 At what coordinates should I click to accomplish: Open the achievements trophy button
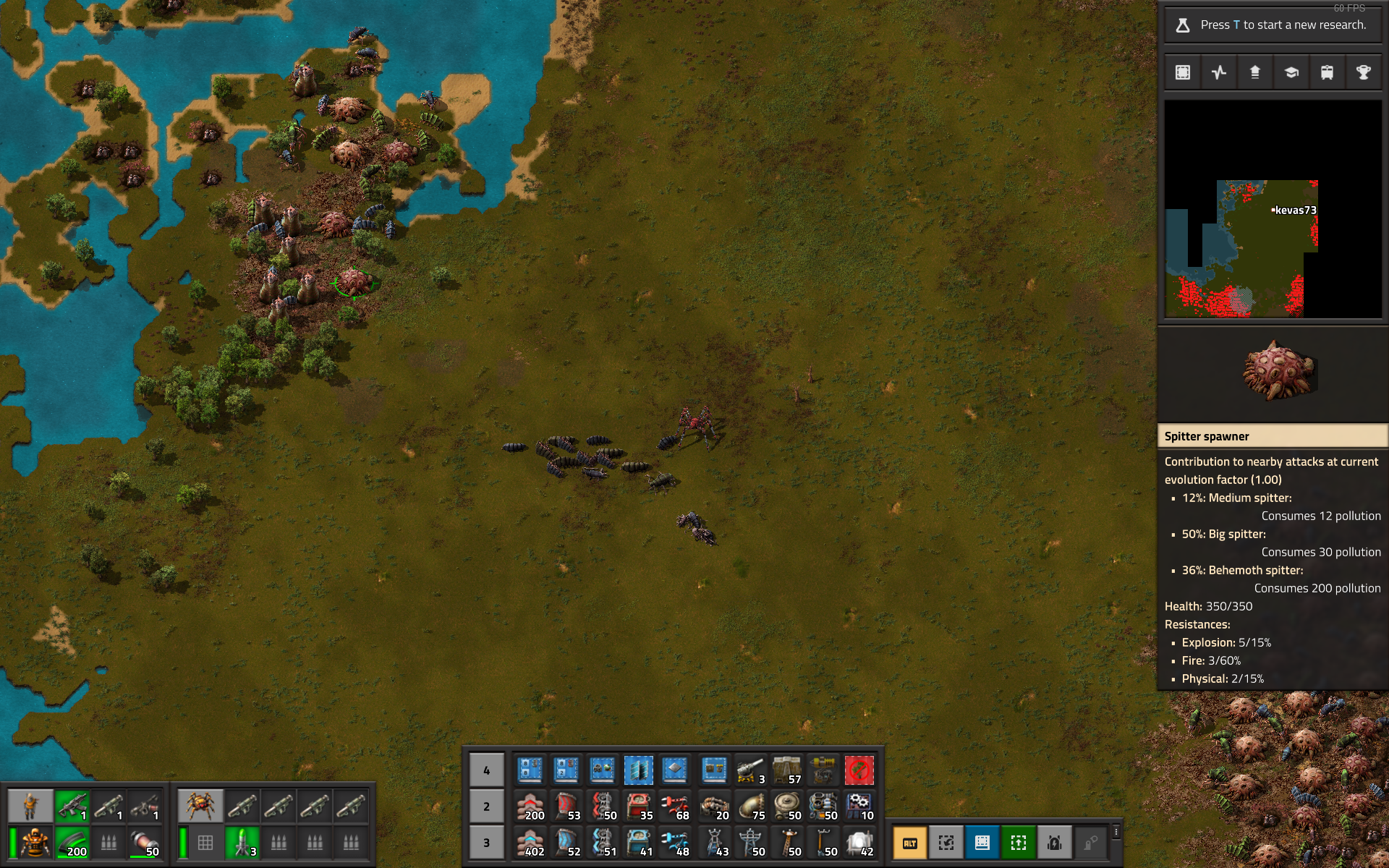coord(1364,72)
